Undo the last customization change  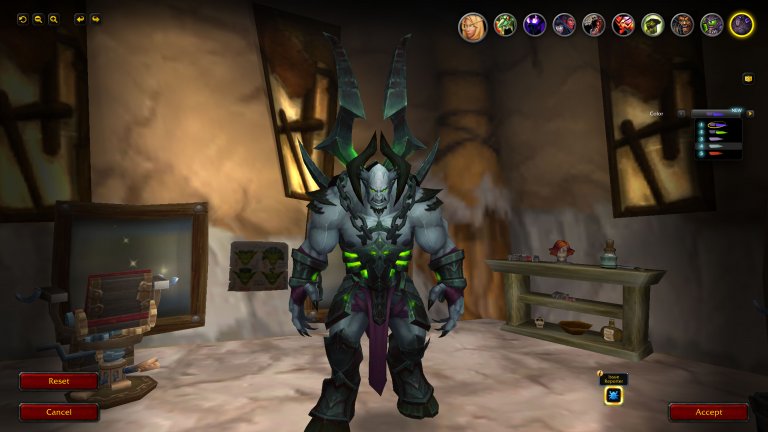pyautogui.click(x=80, y=19)
